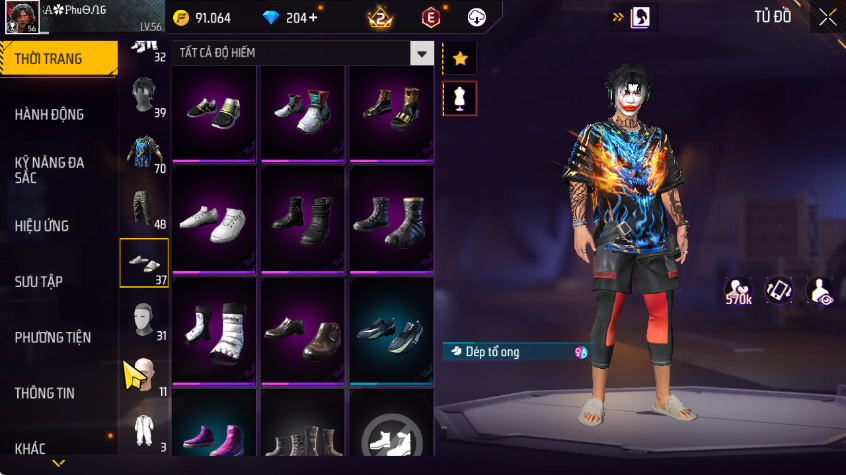This screenshot has height=475, width=846.
Task: Show favorites with the star filter
Action: coord(460,58)
